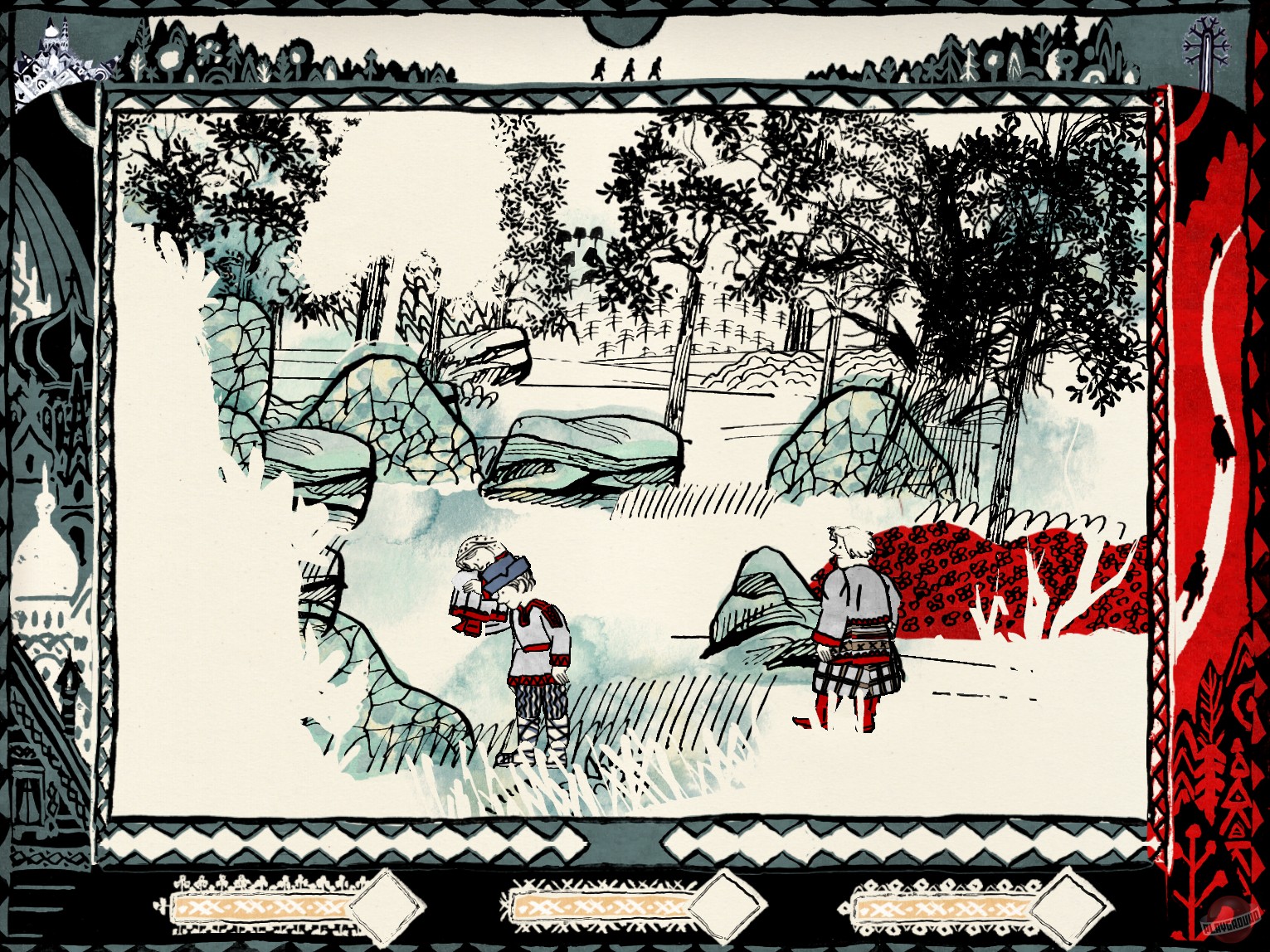This screenshot has width=1270, height=952.
Task: Select the small red traveler figure on right panel
Action: point(1221,440)
